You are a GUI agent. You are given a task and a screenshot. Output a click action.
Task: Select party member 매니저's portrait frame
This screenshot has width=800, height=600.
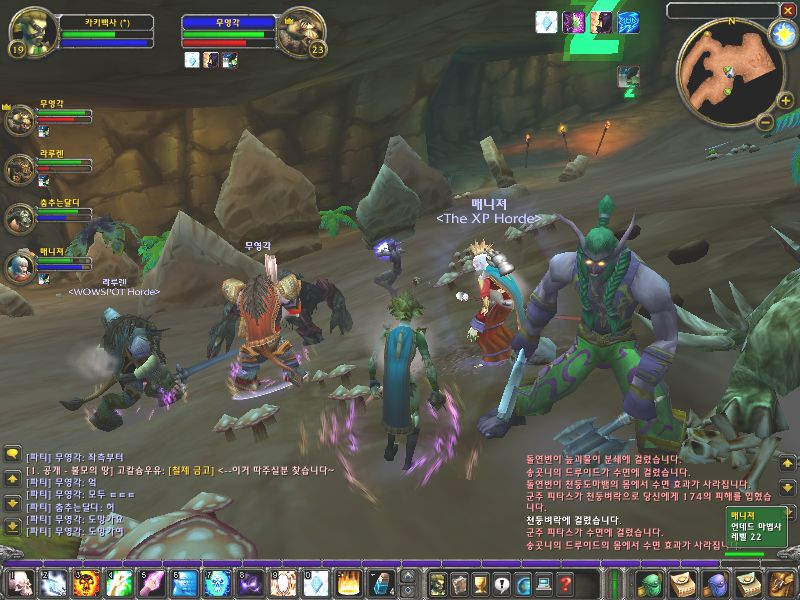(20, 265)
